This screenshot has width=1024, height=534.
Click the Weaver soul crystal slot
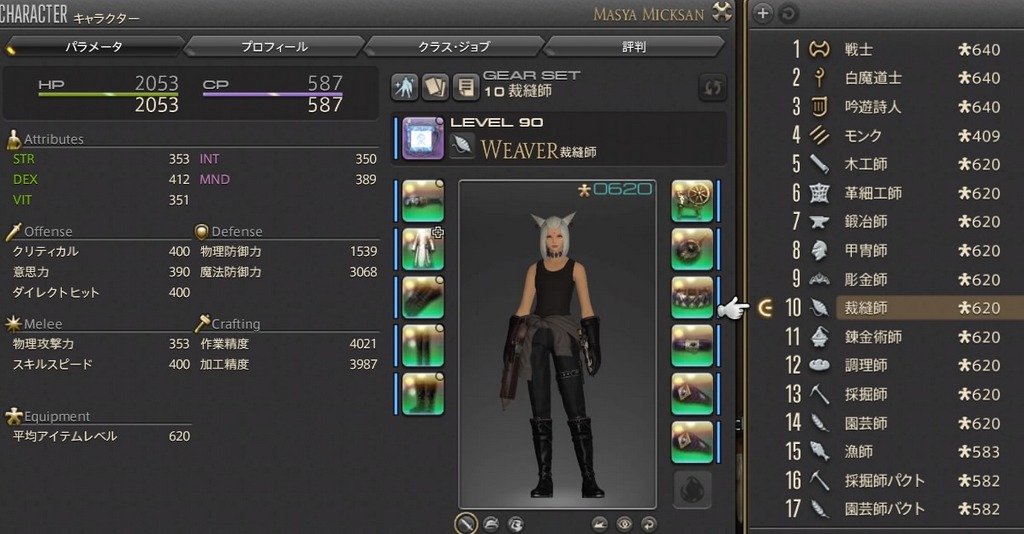click(x=423, y=137)
